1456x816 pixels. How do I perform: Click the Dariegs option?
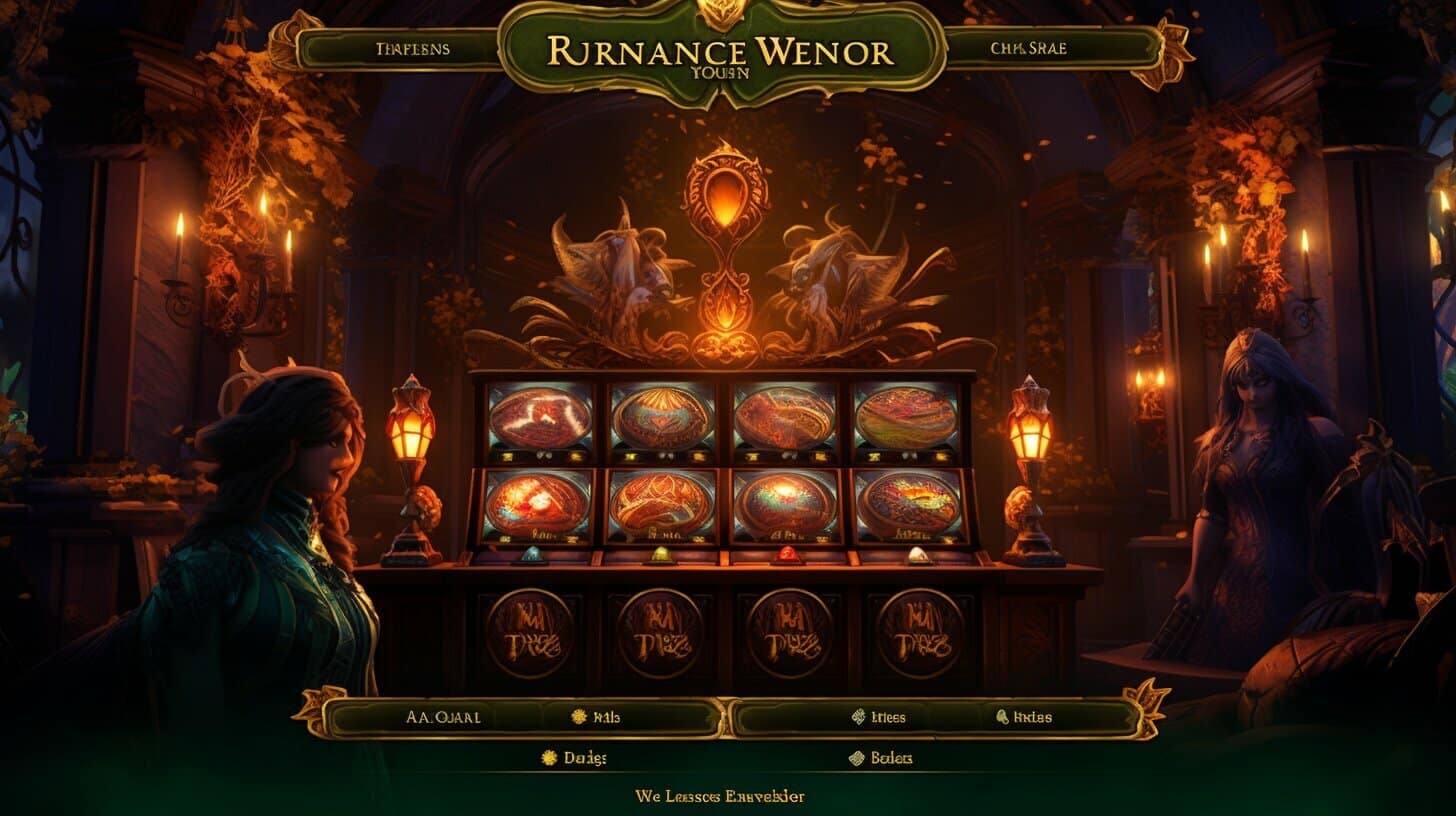click(574, 758)
